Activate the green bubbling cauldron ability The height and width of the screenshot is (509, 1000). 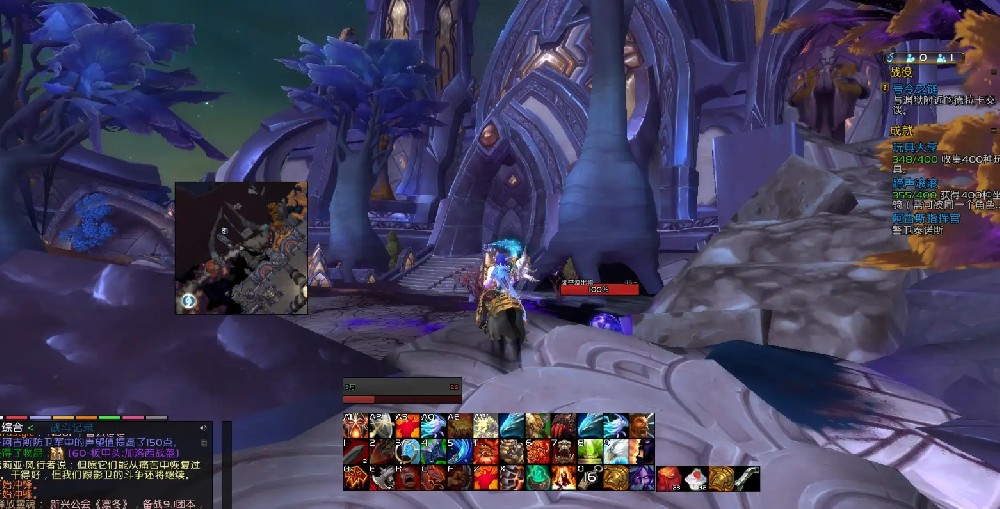coord(539,478)
